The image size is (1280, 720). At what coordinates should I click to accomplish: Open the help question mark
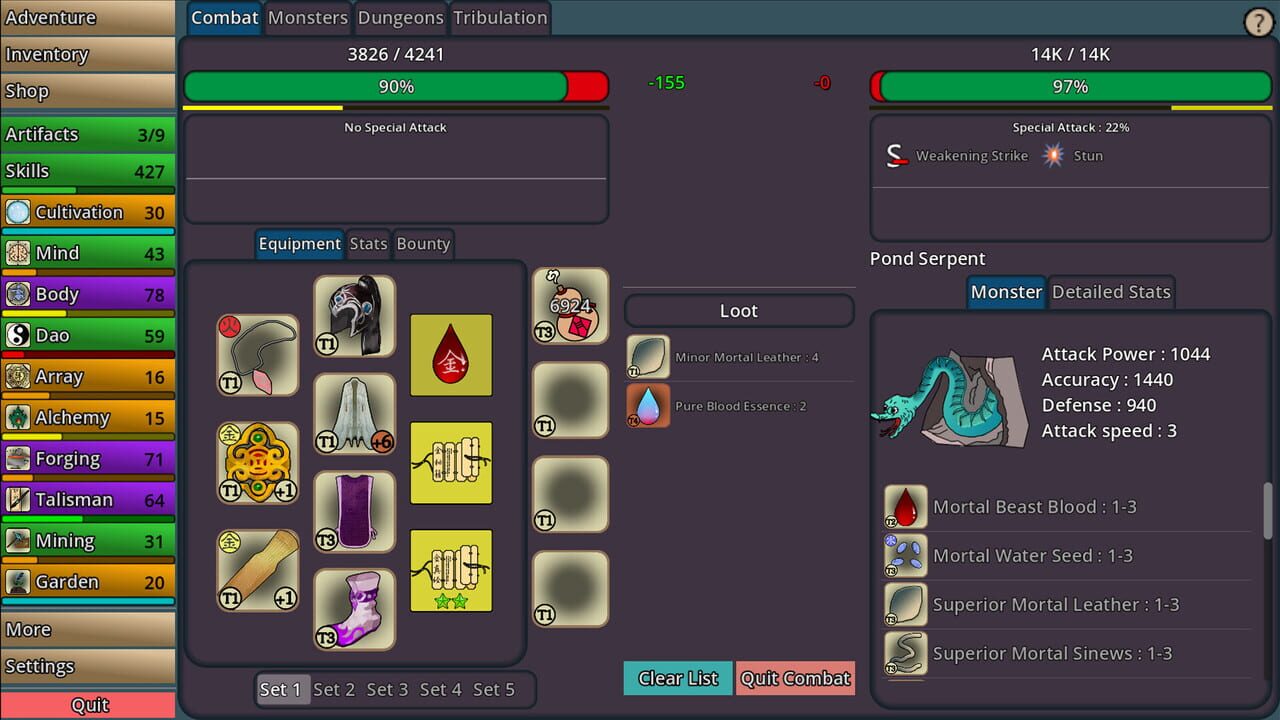coord(1257,21)
